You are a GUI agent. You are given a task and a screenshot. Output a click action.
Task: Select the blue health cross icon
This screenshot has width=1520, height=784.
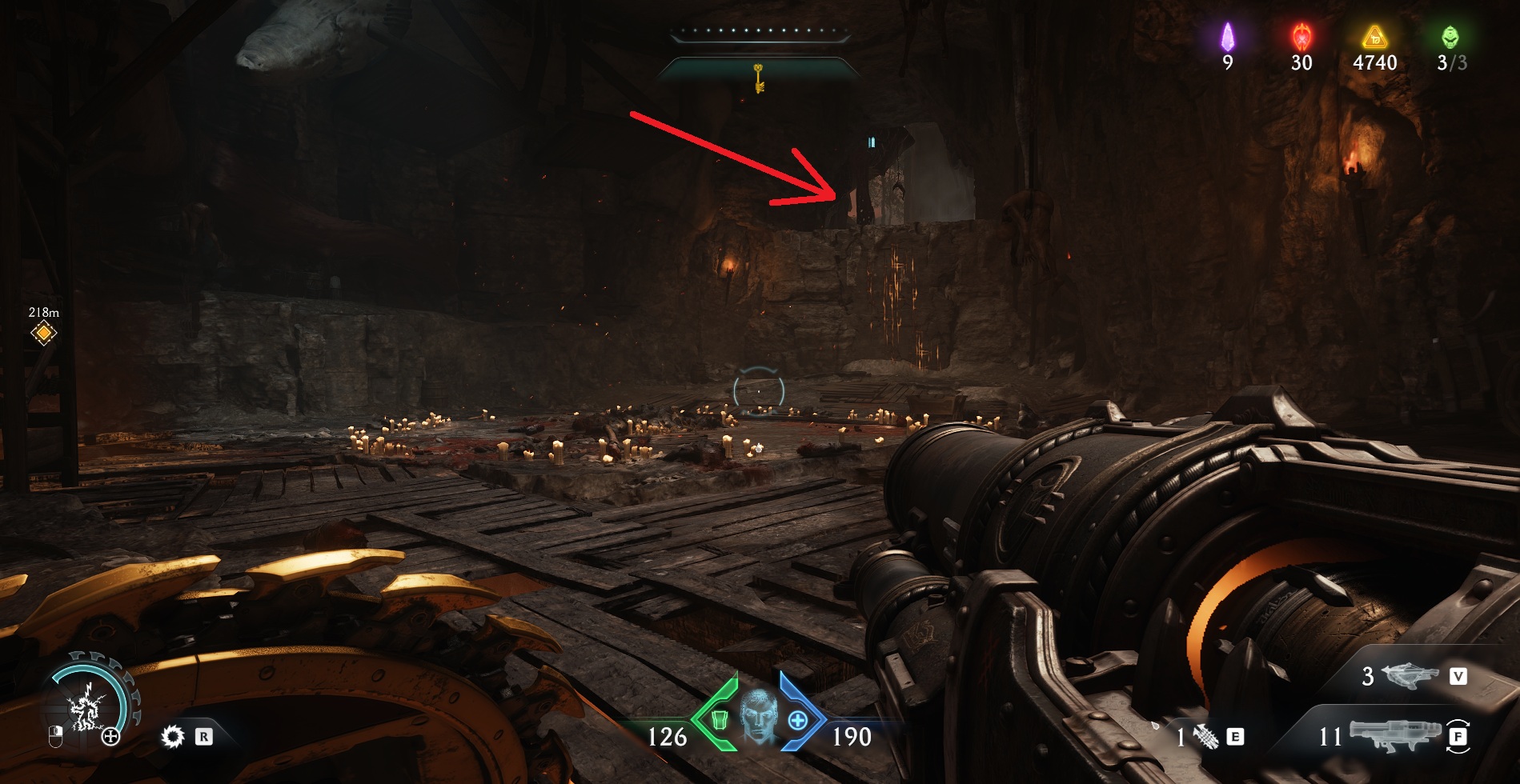[797, 721]
